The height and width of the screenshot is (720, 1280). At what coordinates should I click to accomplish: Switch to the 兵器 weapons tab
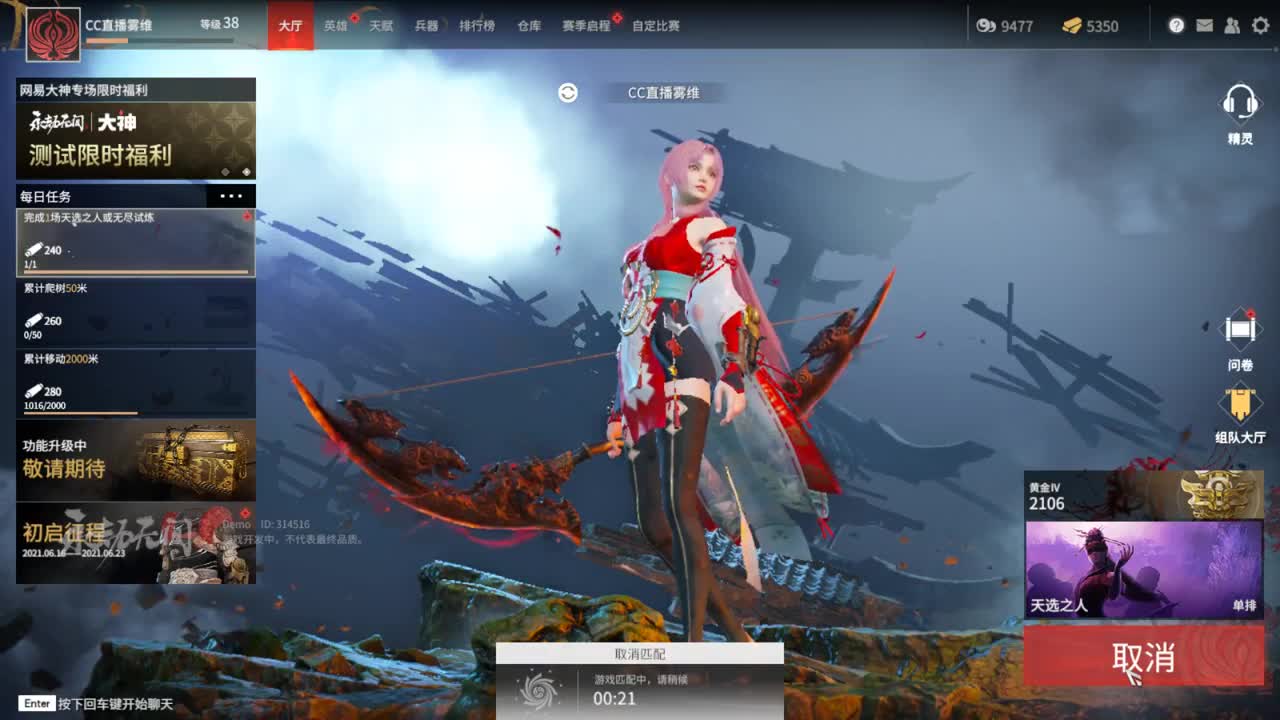[425, 27]
